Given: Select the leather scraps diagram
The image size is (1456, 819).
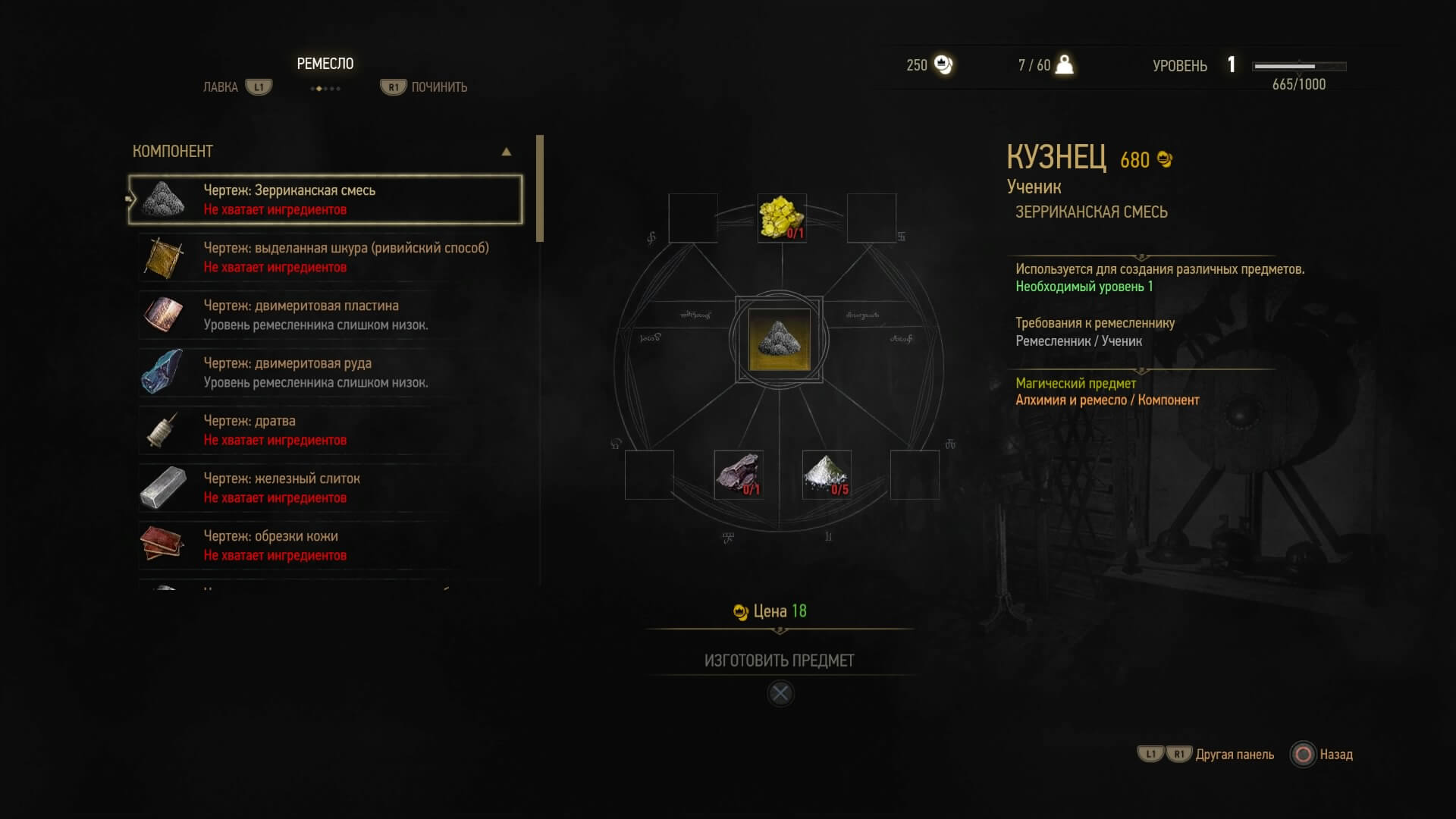Looking at the screenshot, I should click(326, 545).
